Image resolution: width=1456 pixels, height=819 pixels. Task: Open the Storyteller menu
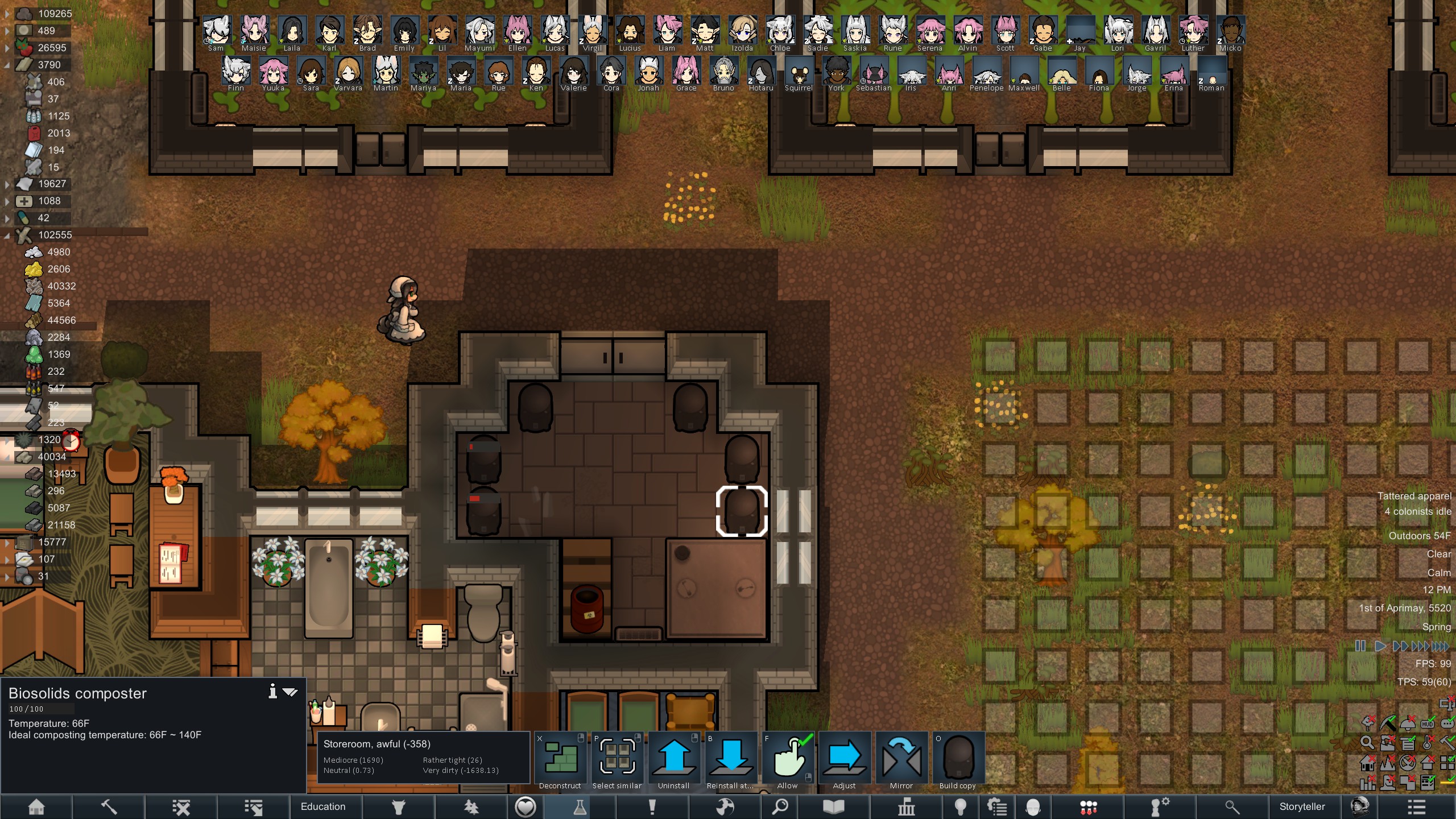(1302, 806)
